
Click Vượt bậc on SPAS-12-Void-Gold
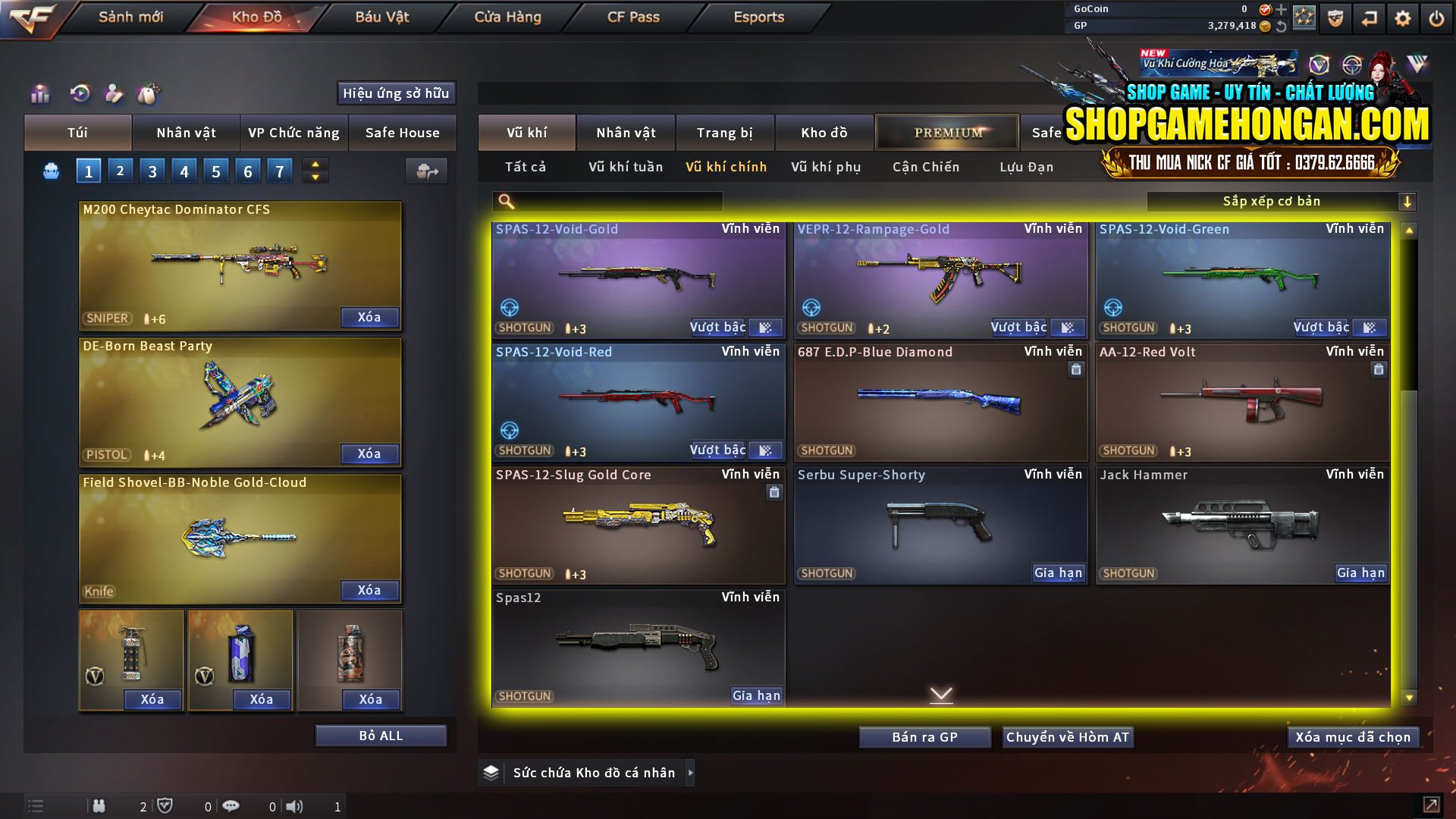[x=717, y=327]
